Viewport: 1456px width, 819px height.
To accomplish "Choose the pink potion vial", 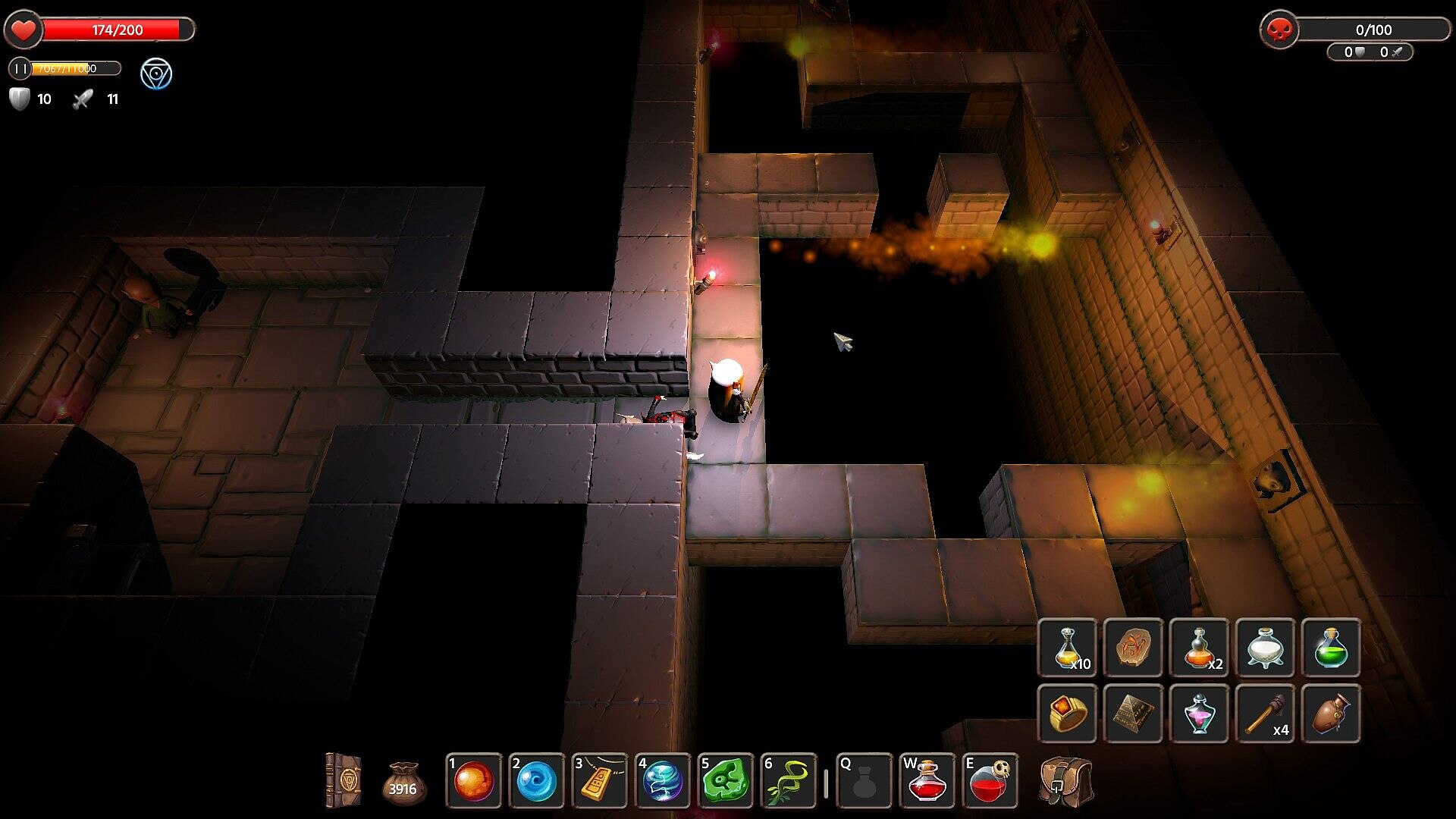I will coord(1199,714).
